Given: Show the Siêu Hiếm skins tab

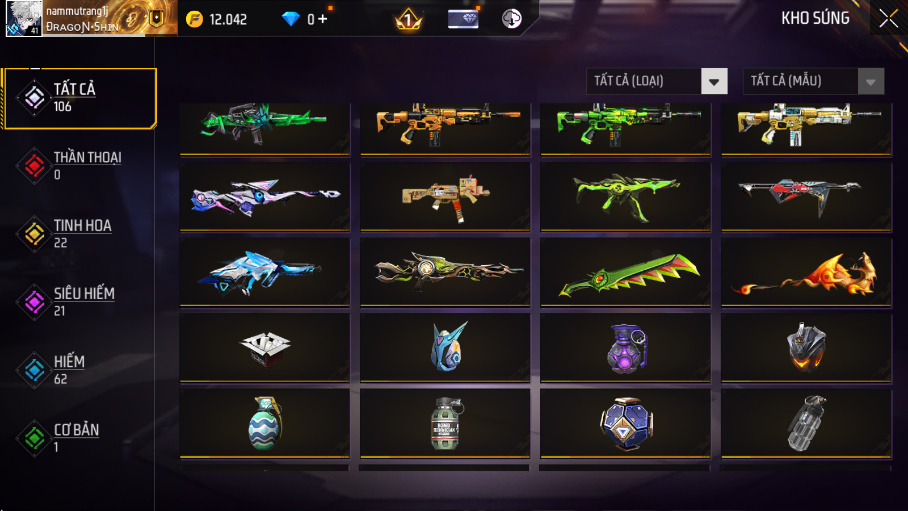Looking at the screenshot, I should point(80,301).
